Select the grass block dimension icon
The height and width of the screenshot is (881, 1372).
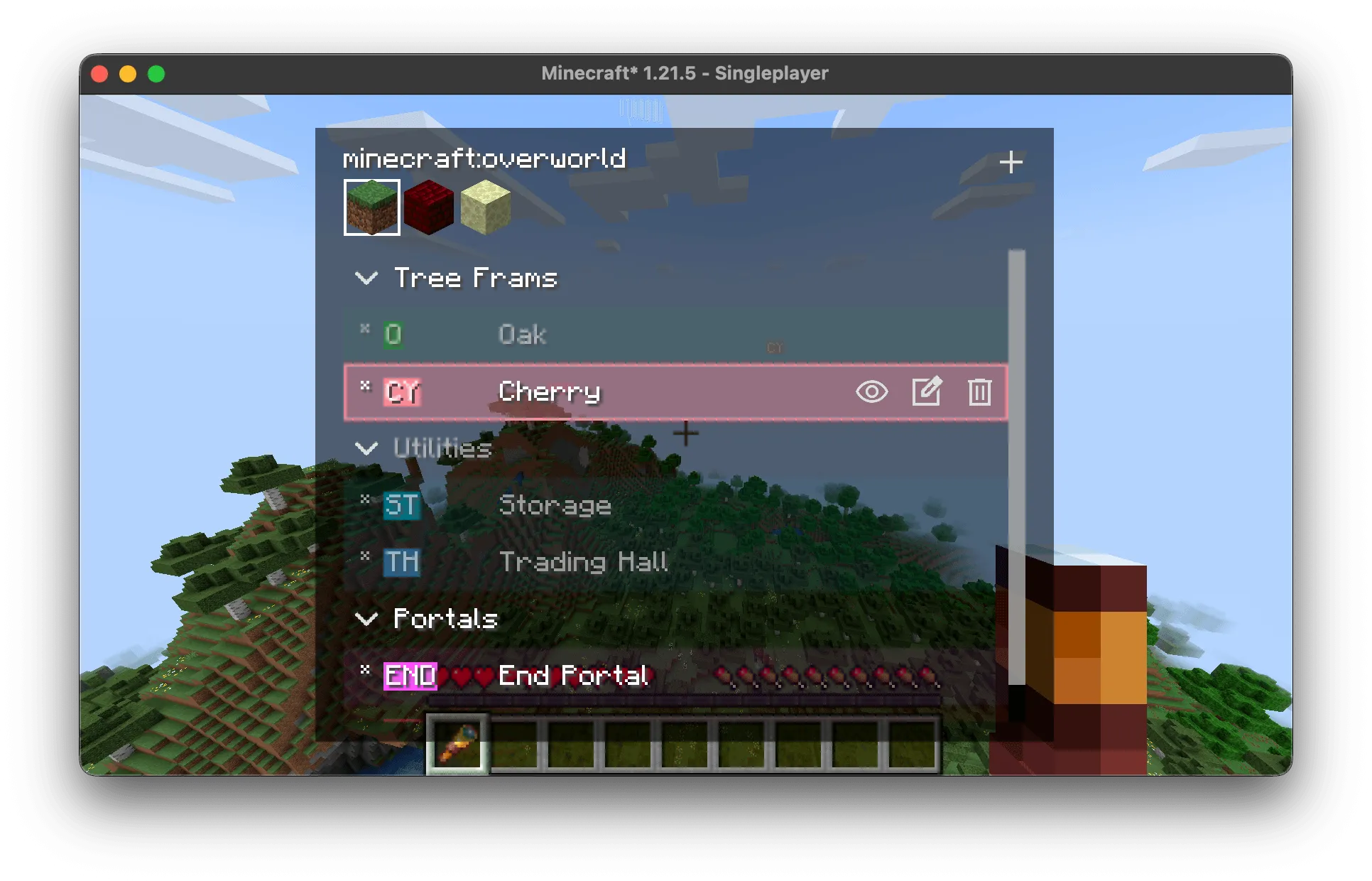pos(372,207)
